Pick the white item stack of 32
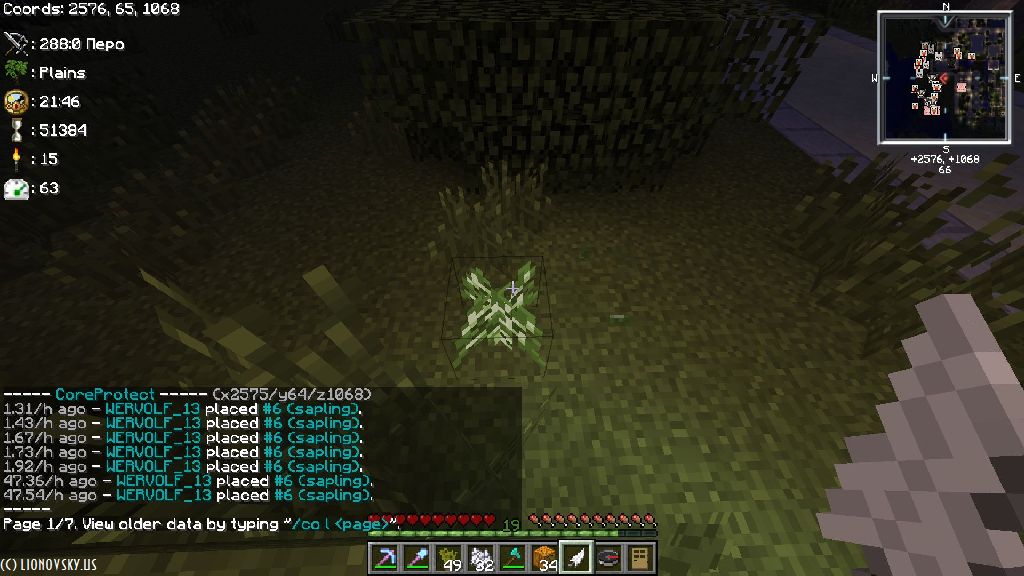 point(481,558)
